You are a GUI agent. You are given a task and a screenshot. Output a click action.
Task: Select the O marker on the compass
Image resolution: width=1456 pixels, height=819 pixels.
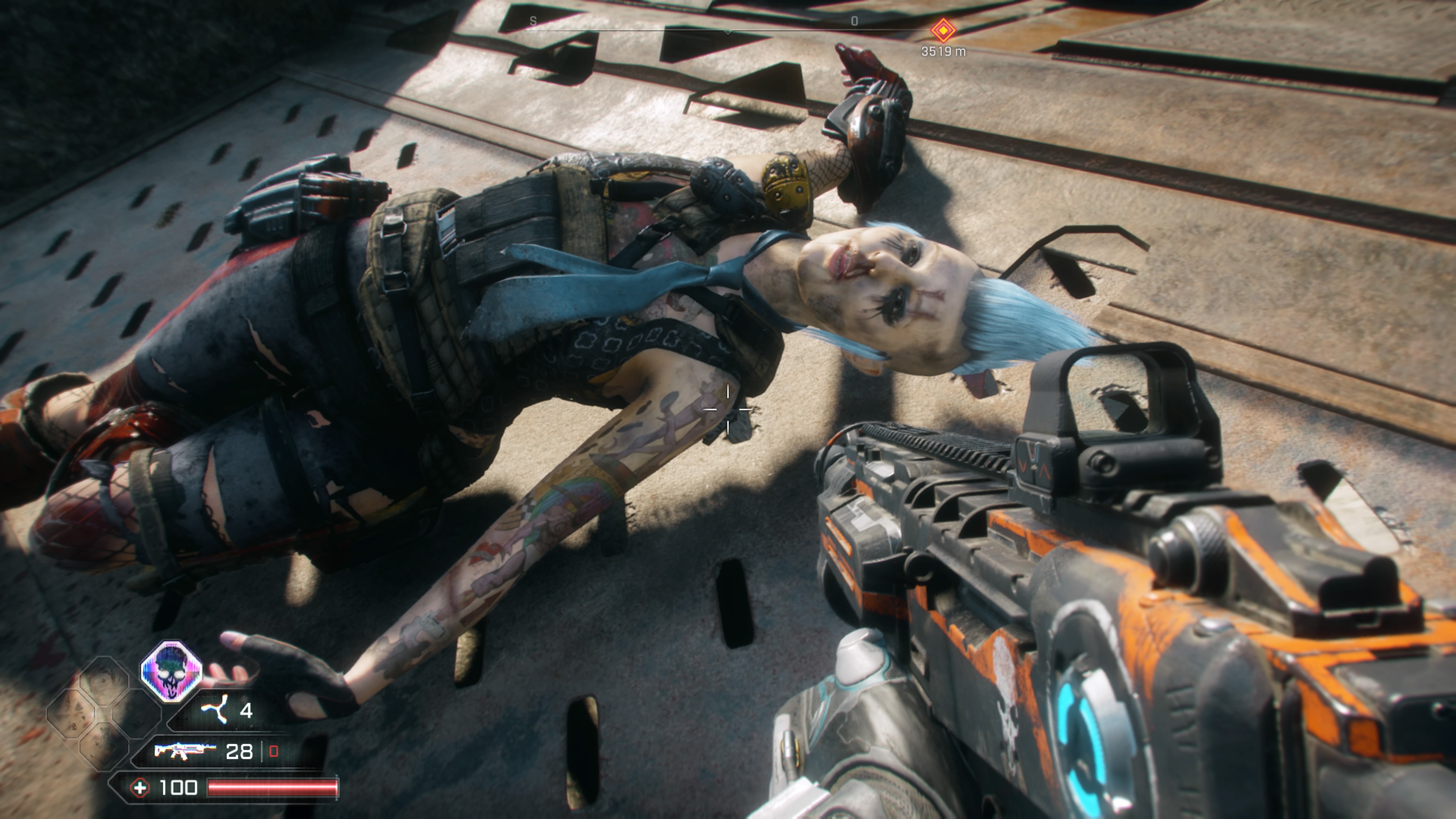(855, 20)
